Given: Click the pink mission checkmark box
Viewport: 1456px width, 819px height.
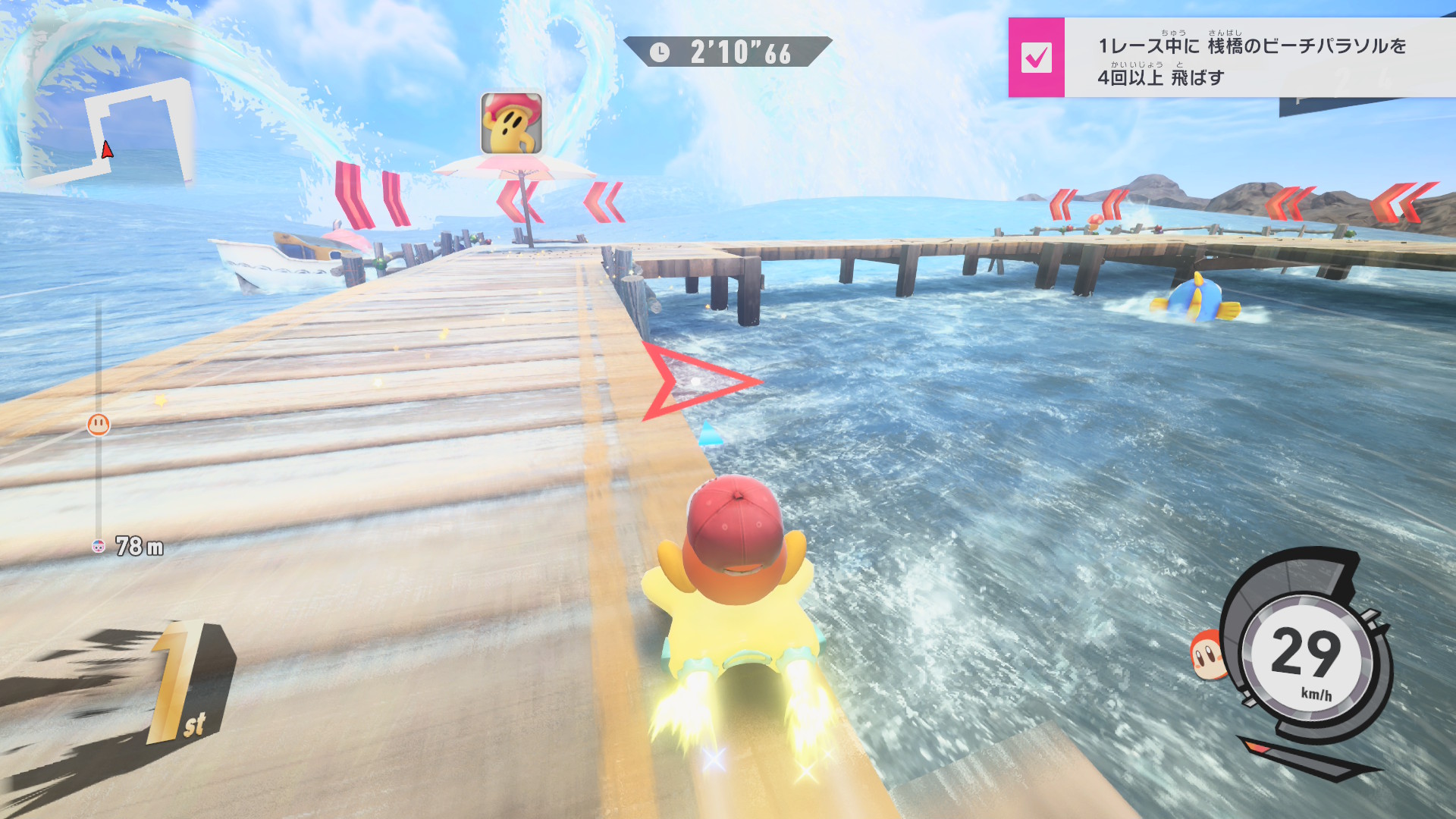Looking at the screenshot, I should (1036, 58).
